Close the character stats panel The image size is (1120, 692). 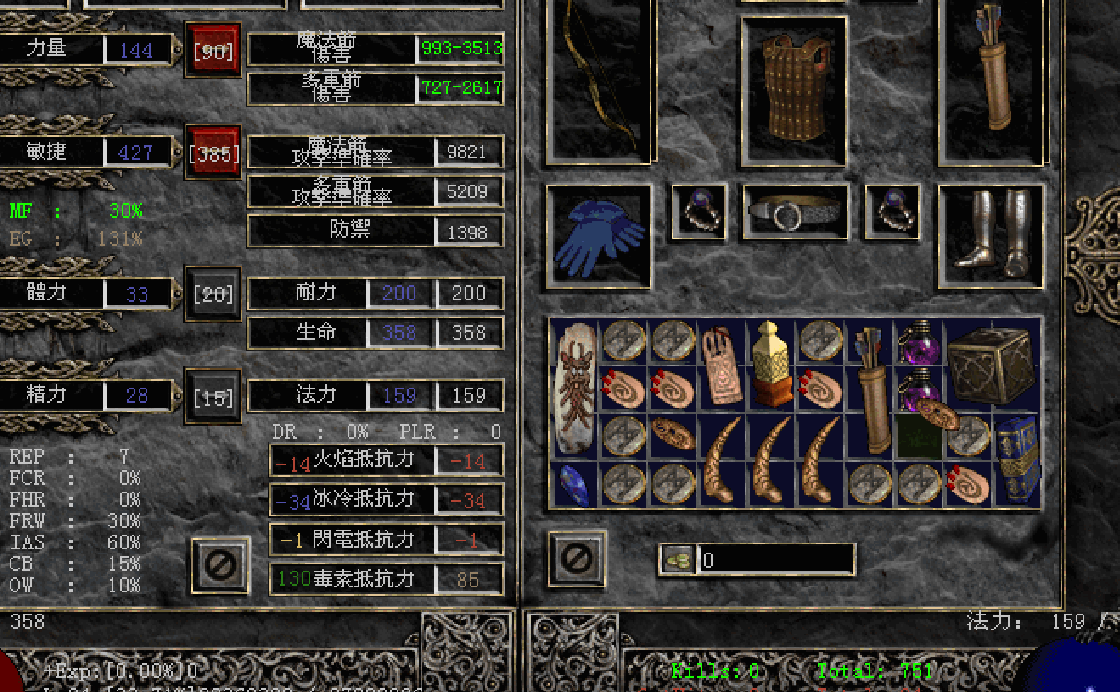pyautogui.click(x=220, y=566)
